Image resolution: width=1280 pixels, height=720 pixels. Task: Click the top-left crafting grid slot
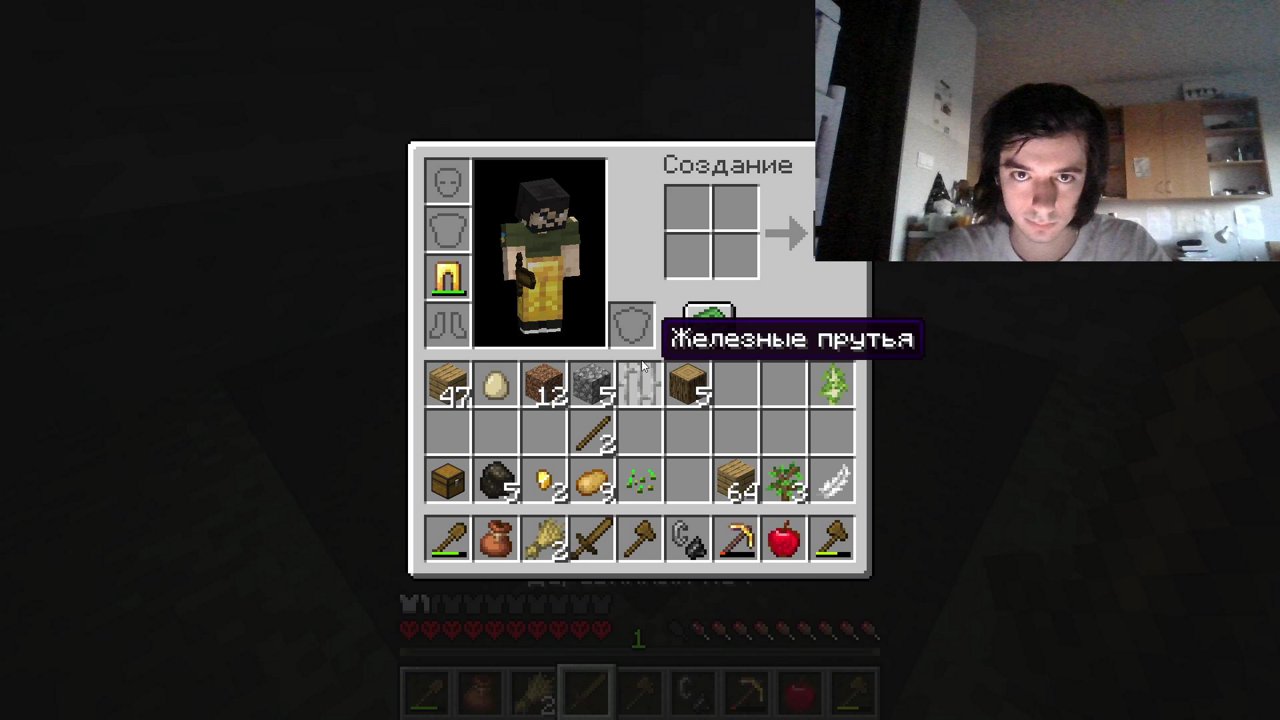[x=687, y=208]
